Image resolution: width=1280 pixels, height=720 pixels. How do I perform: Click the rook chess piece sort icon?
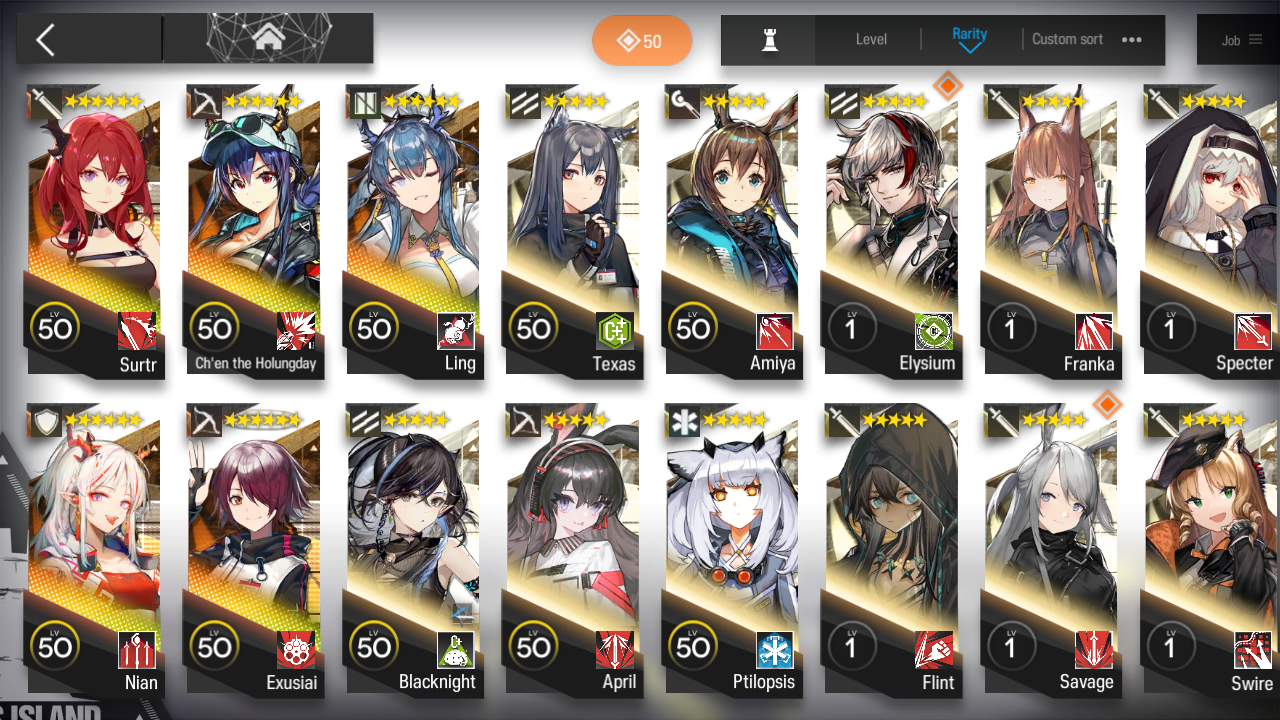[x=767, y=40]
